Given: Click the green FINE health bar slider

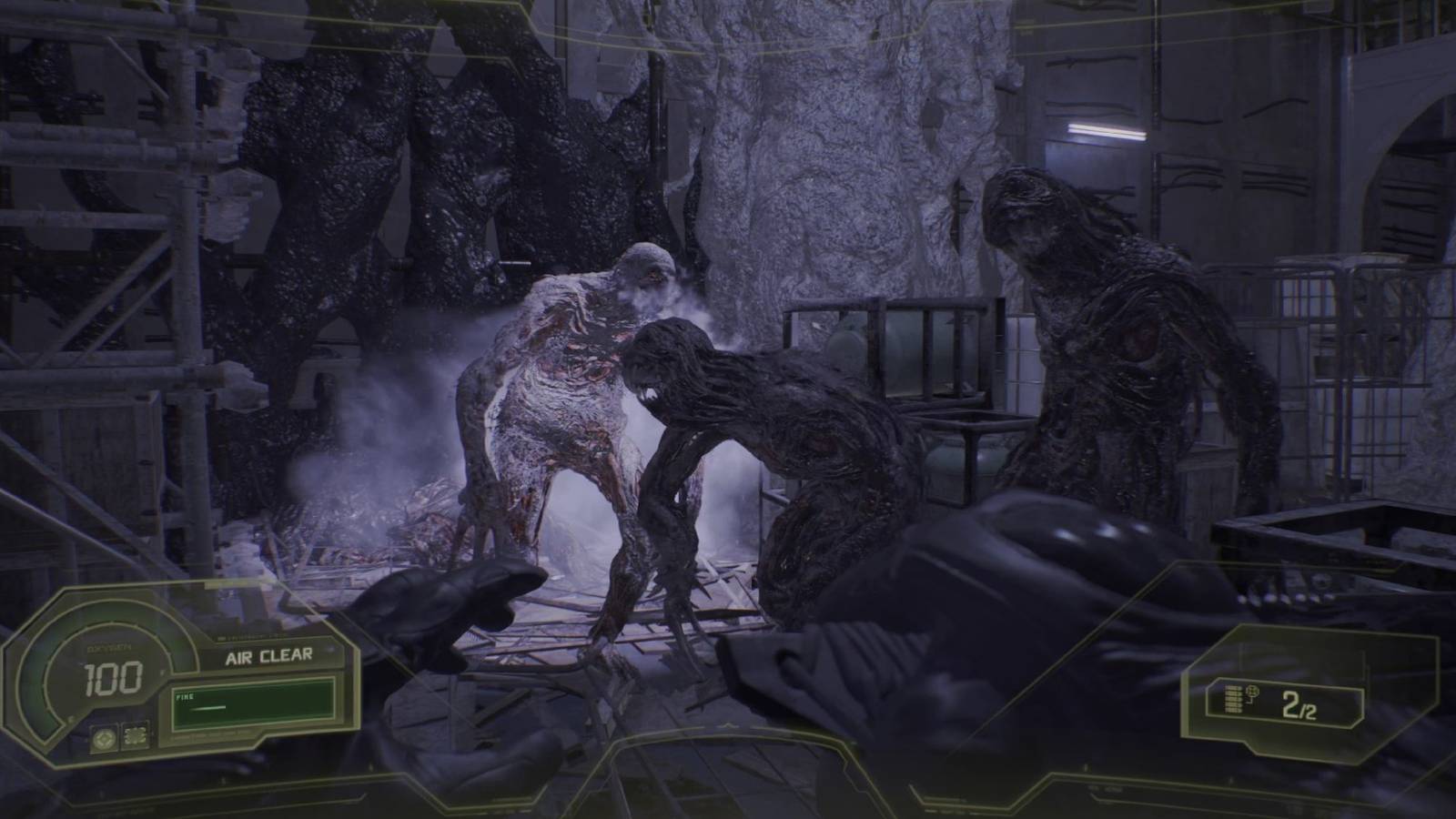Looking at the screenshot, I should (x=208, y=708).
